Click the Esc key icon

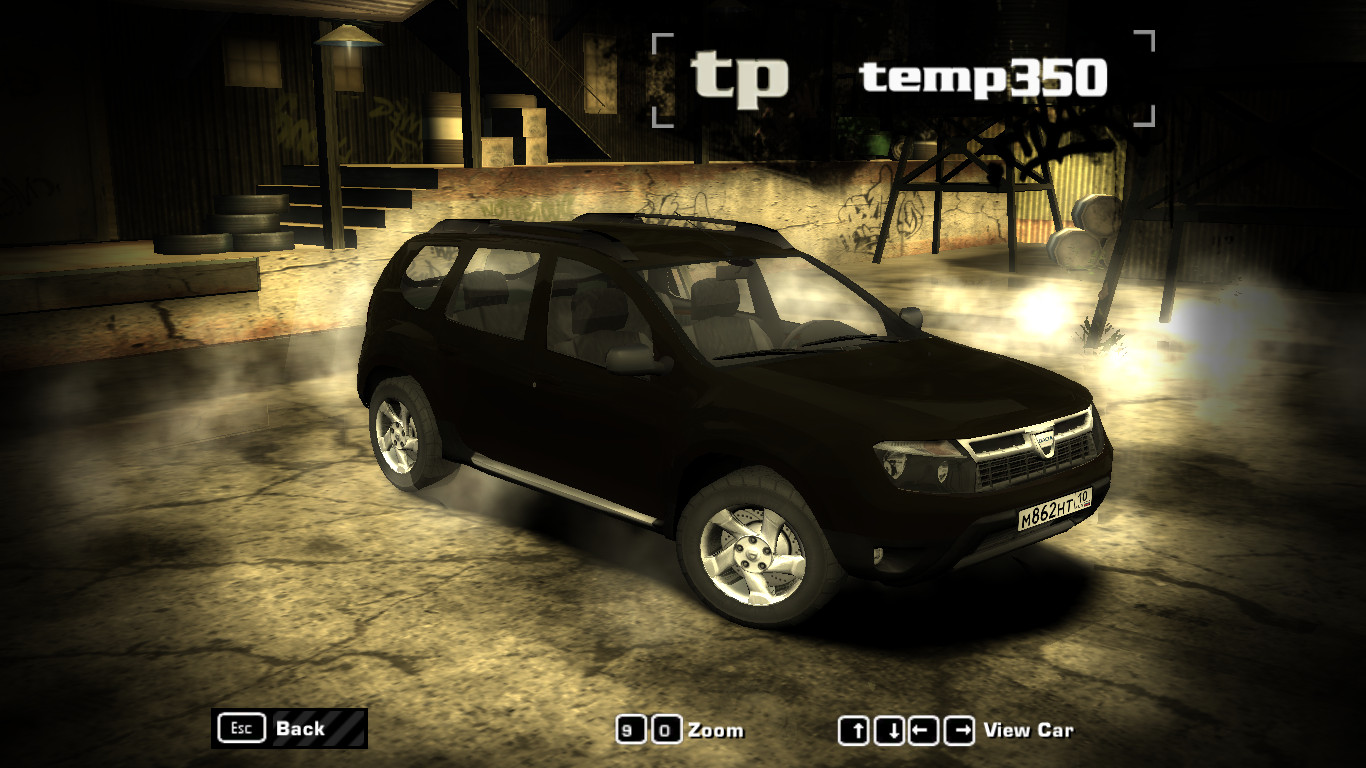pyautogui.click(x=240, y=728)
